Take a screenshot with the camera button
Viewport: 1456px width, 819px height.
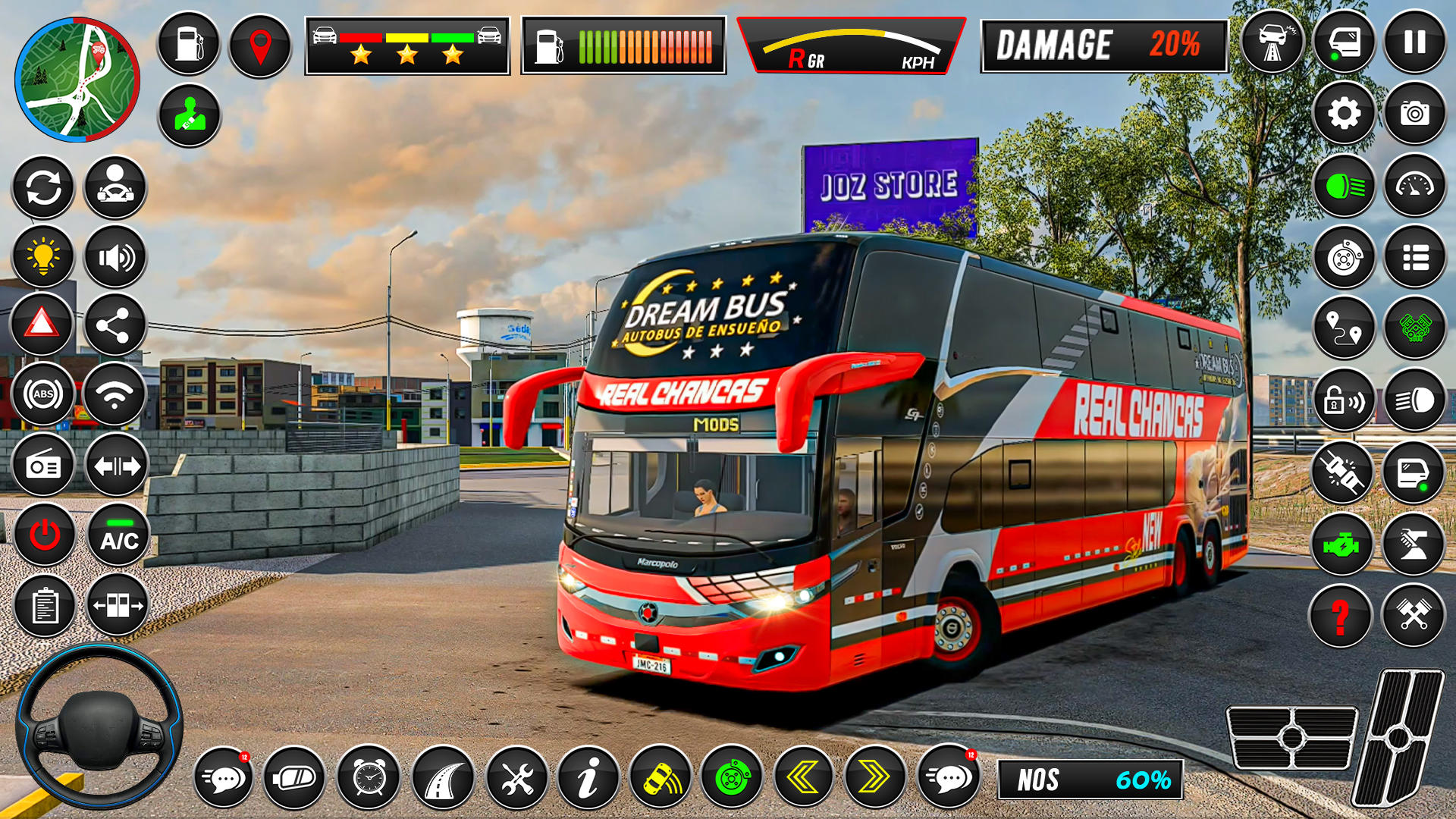1414,114
